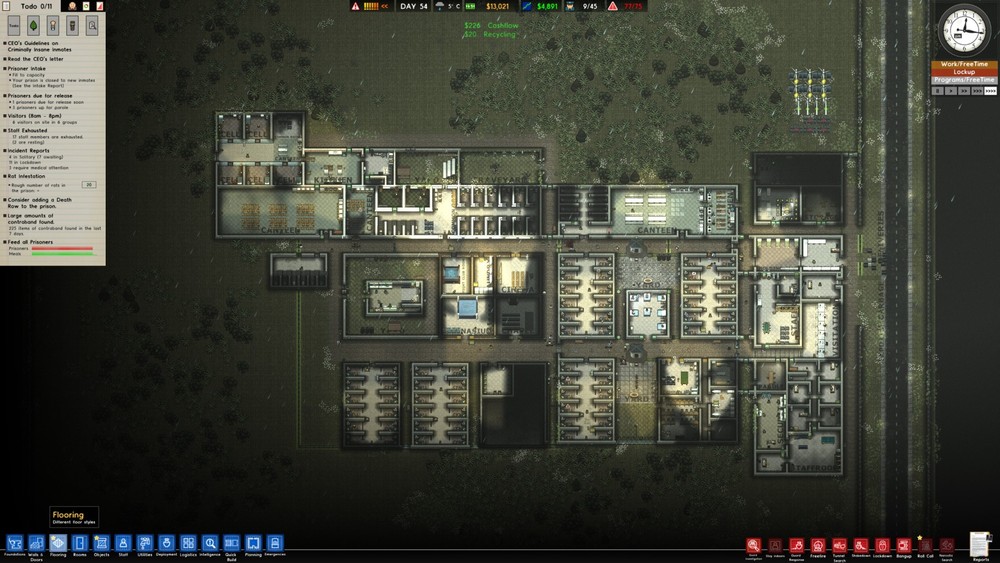Open the Objects menu
This screenshot has width=1000, height=563.
point(101,543)
